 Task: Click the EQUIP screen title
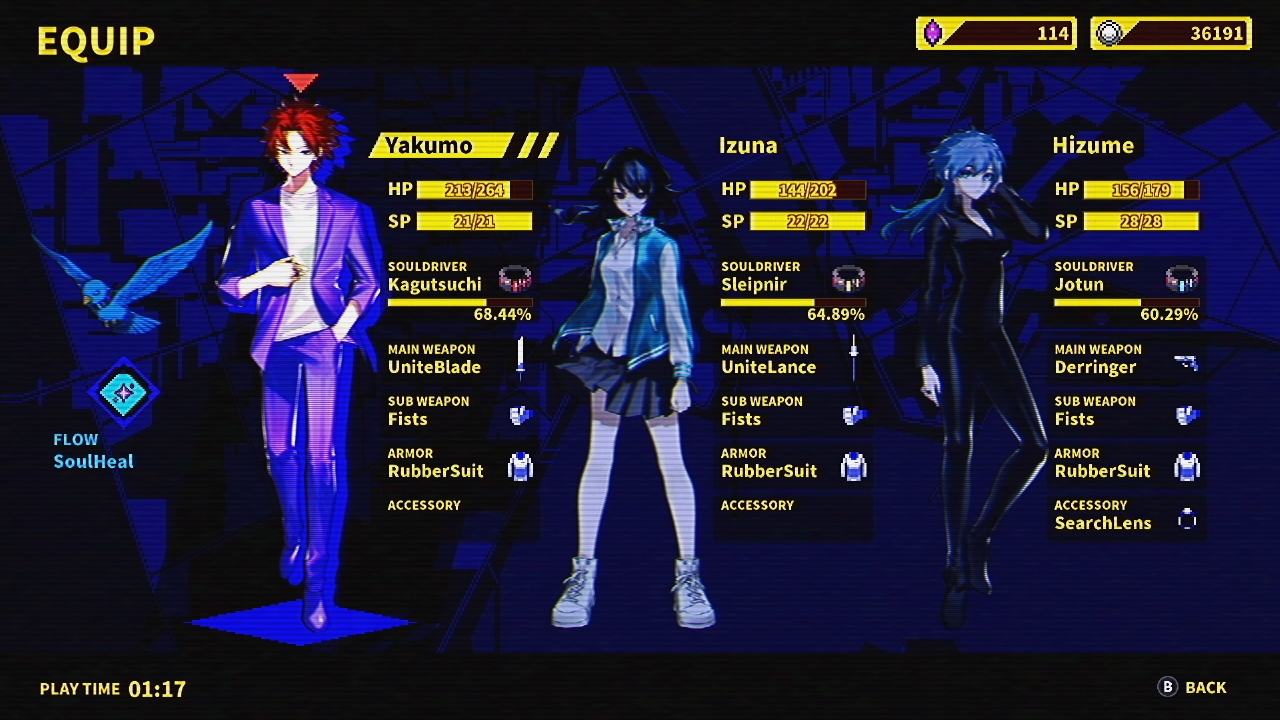[x=95, y=39]
